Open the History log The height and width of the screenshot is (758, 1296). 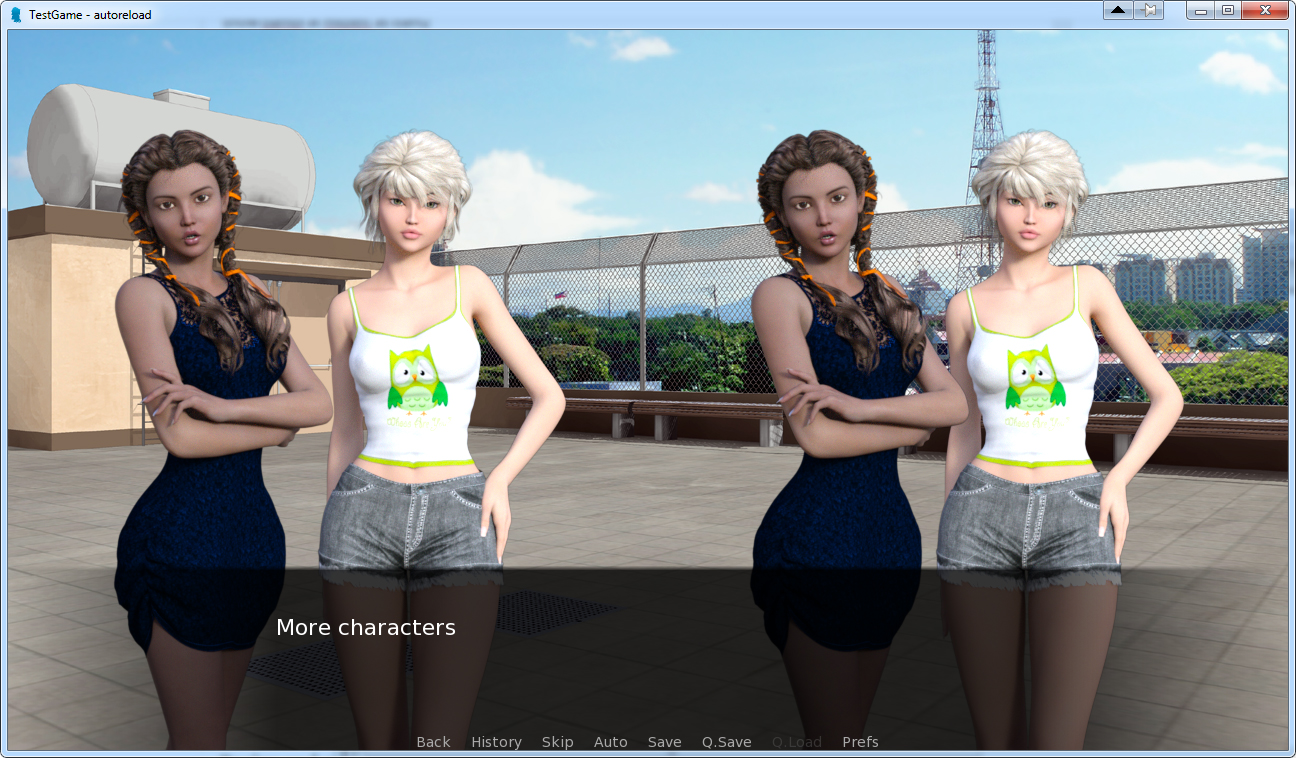tap(496, 742)
